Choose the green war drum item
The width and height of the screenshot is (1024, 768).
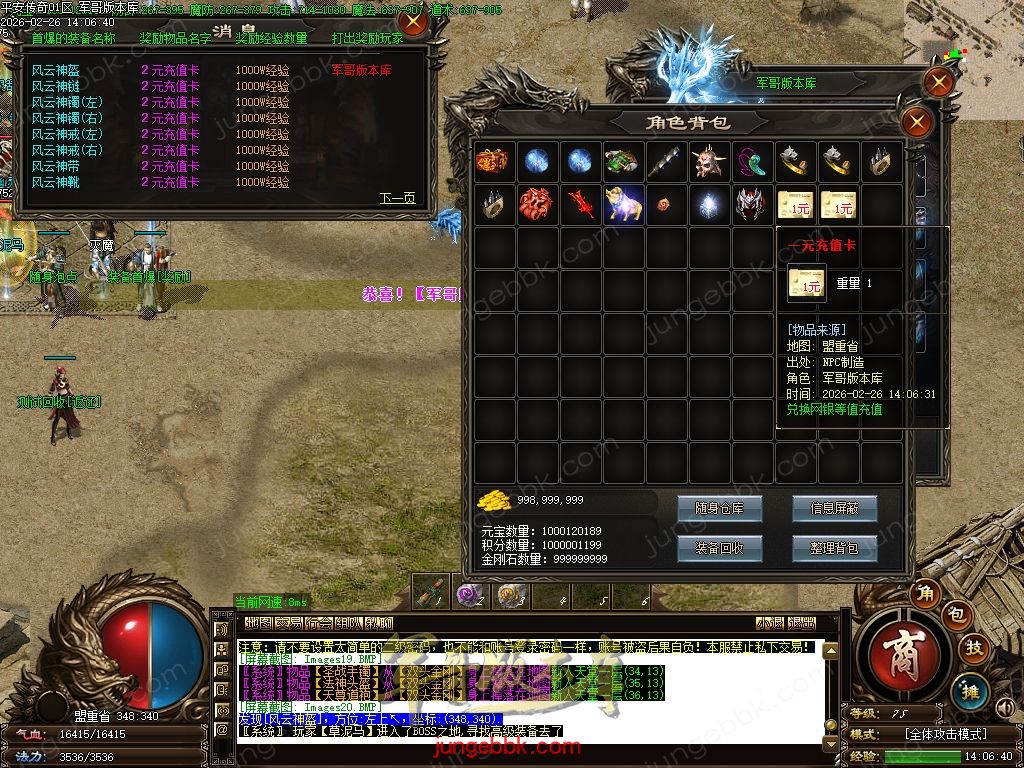click(622, 161)
